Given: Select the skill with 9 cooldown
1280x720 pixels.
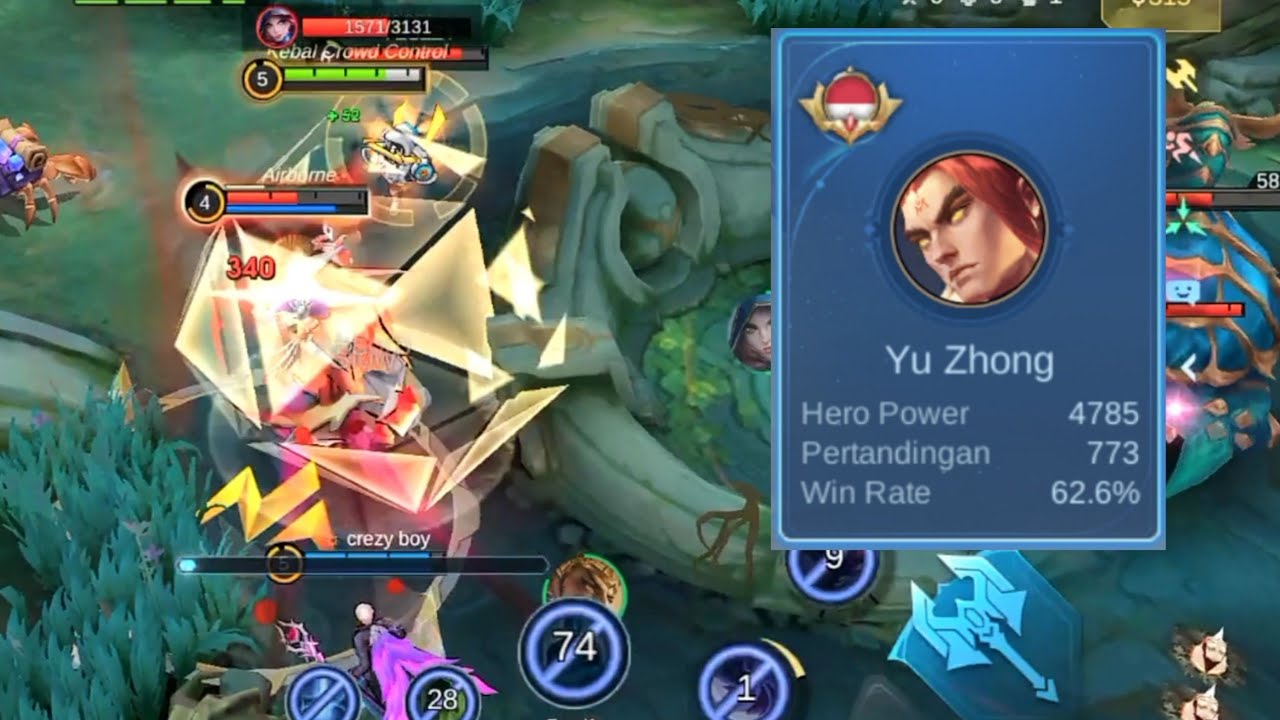Looking at the screenshot, I should 832,566.
